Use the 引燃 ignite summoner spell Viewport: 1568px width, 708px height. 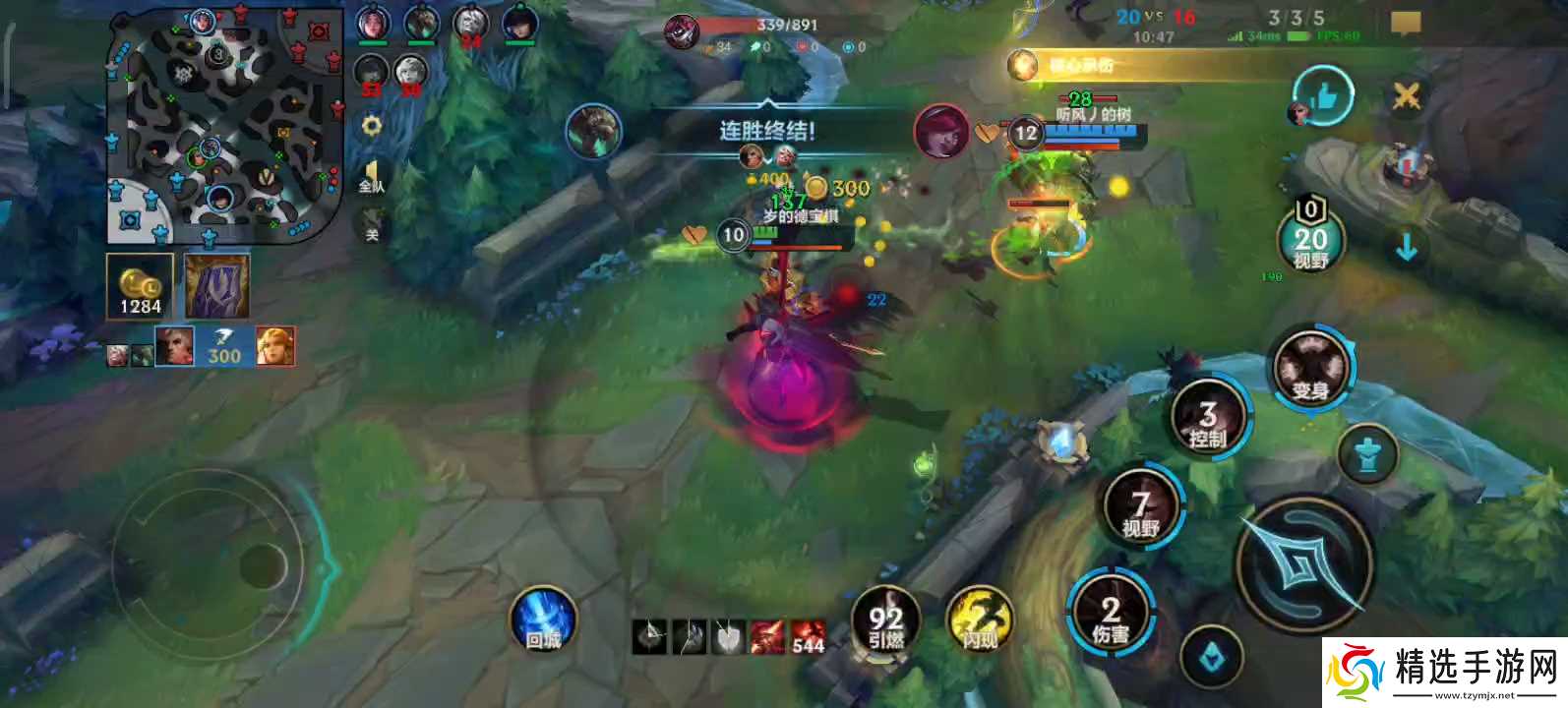(x=885, y=620)
